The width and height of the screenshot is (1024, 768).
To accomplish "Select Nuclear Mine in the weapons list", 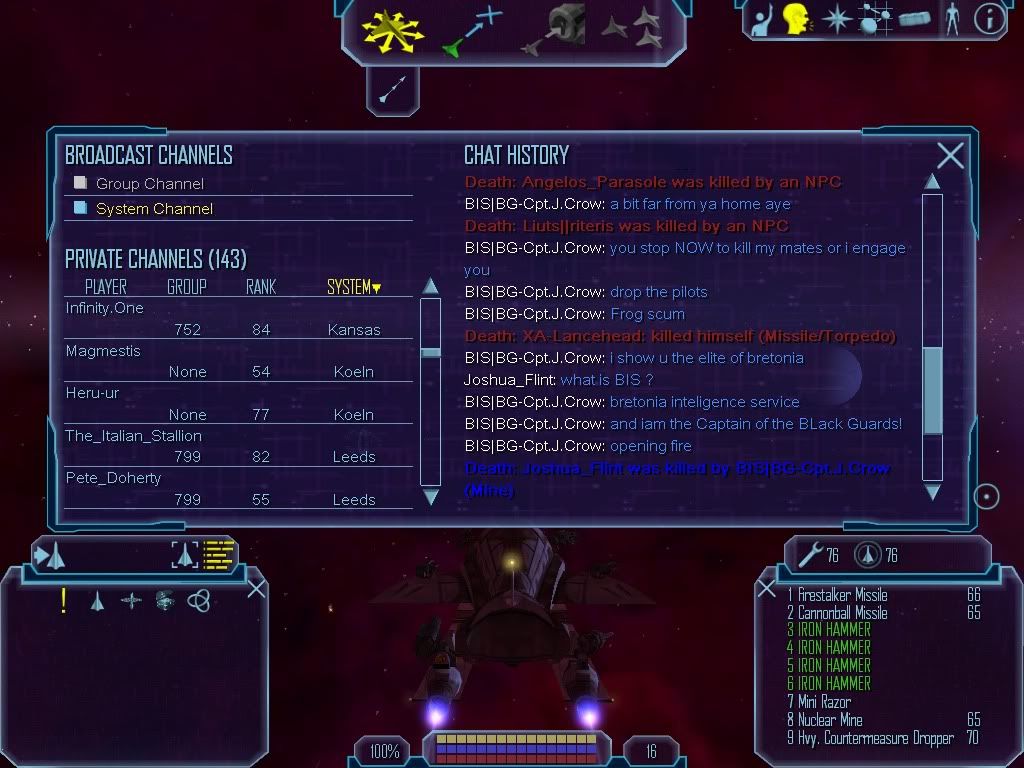I will click(831, 720).
